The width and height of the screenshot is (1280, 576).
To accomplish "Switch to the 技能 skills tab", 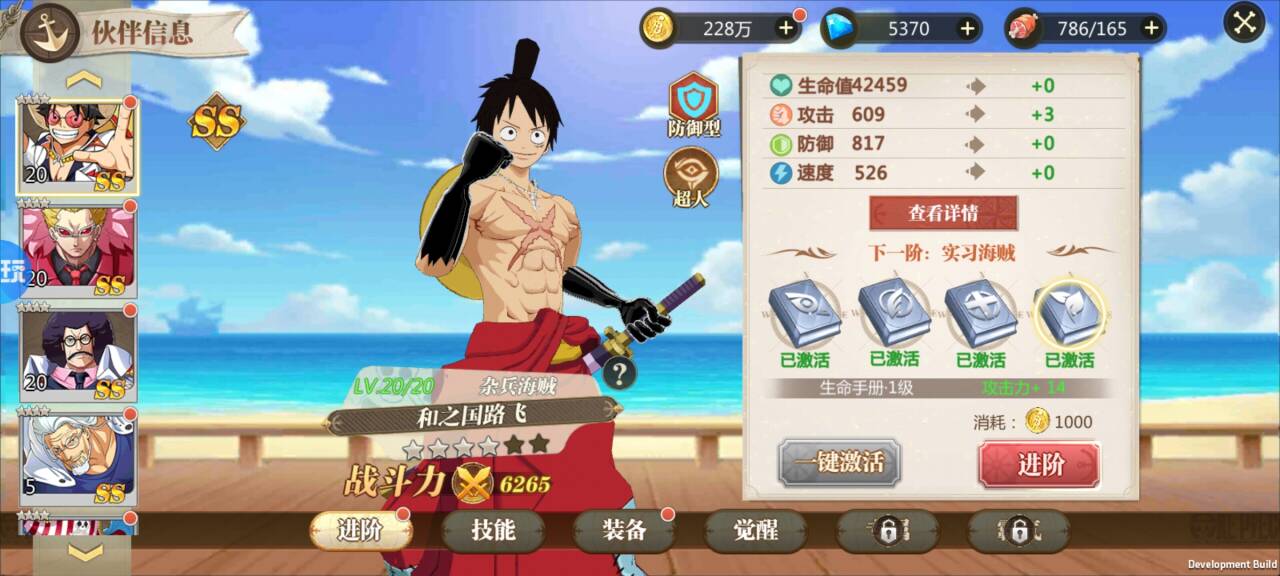I will 493,530.
